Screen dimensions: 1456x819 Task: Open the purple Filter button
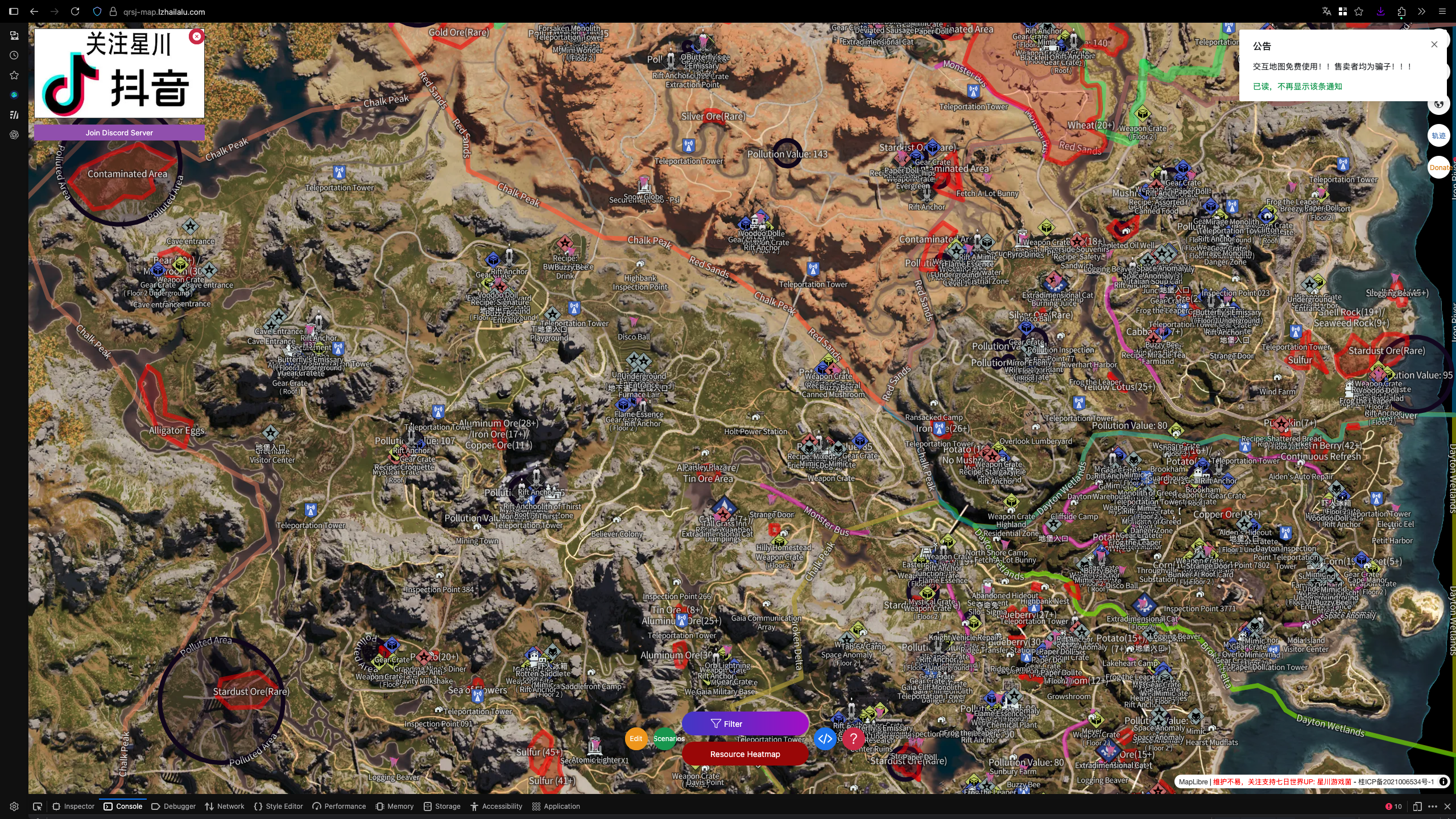[745, 723]
